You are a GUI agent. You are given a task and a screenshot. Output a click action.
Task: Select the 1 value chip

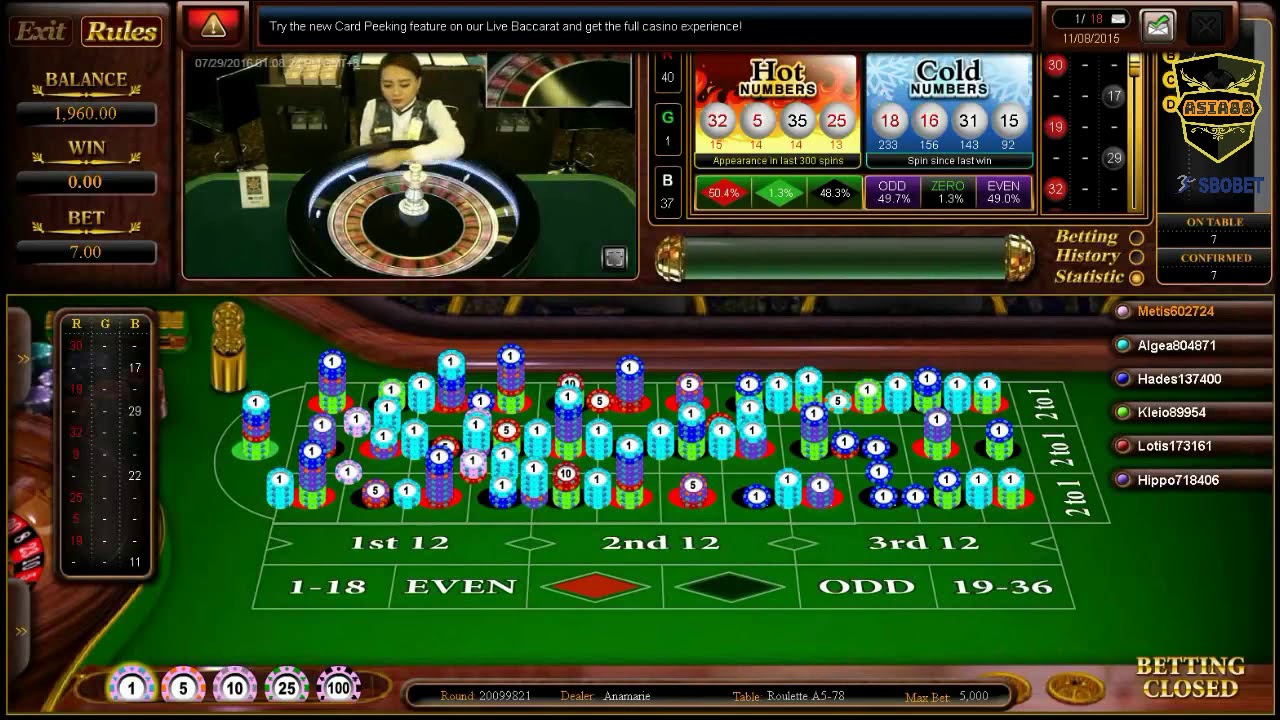(131, 688)
